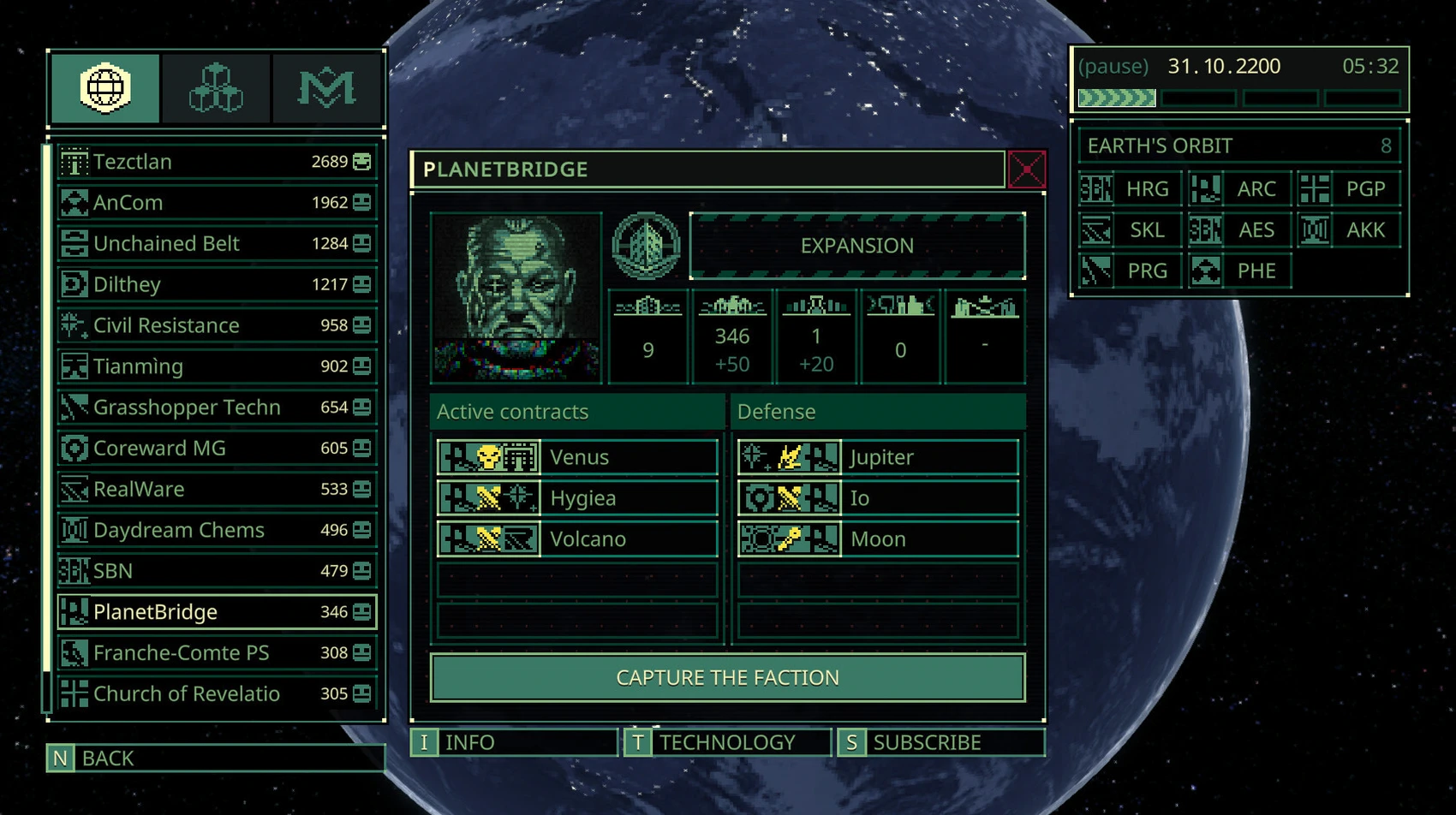This screenshot has width=1456, height=815.
Task: Select PHE in Earth's Orbit panel
Action: 1239,271
